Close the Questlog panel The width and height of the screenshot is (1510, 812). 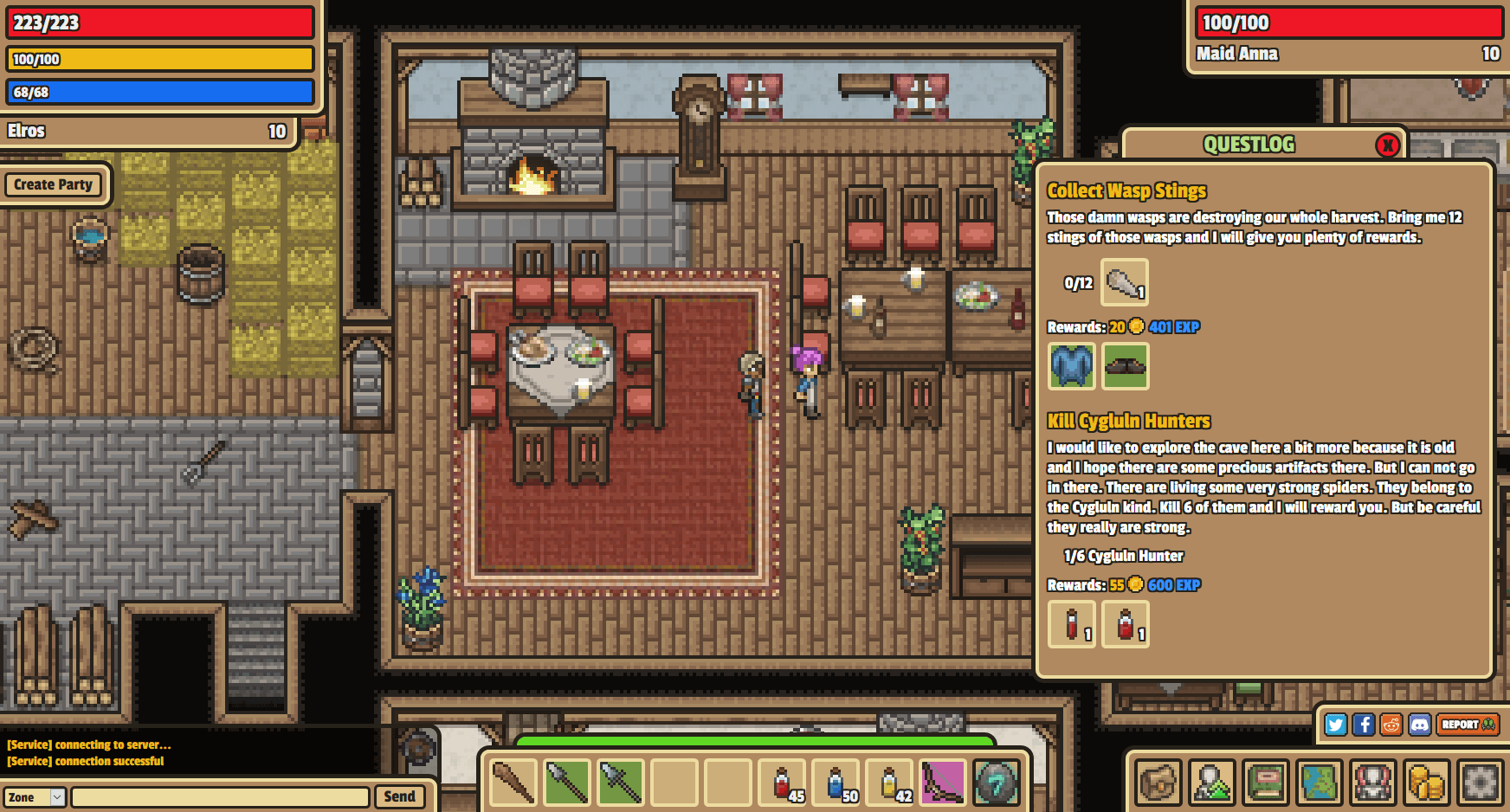[1388, 145]
